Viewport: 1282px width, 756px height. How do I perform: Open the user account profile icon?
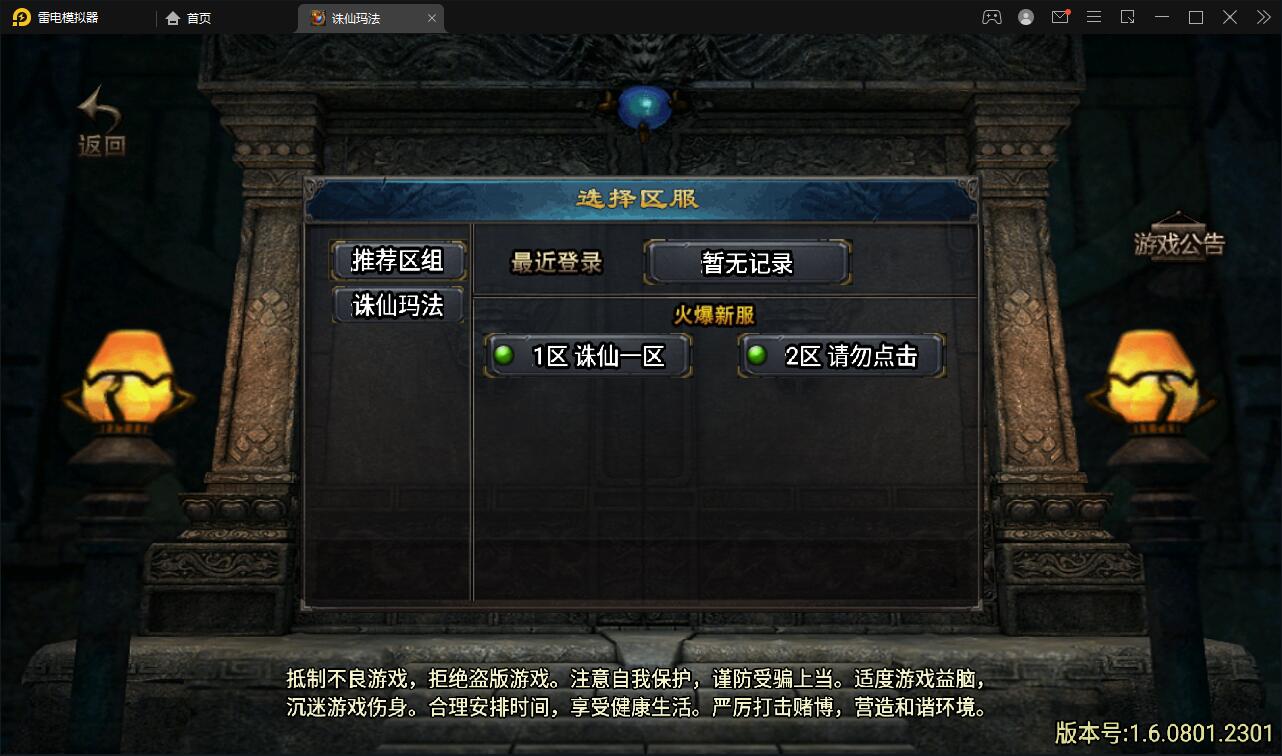(x=1025, y=17)
